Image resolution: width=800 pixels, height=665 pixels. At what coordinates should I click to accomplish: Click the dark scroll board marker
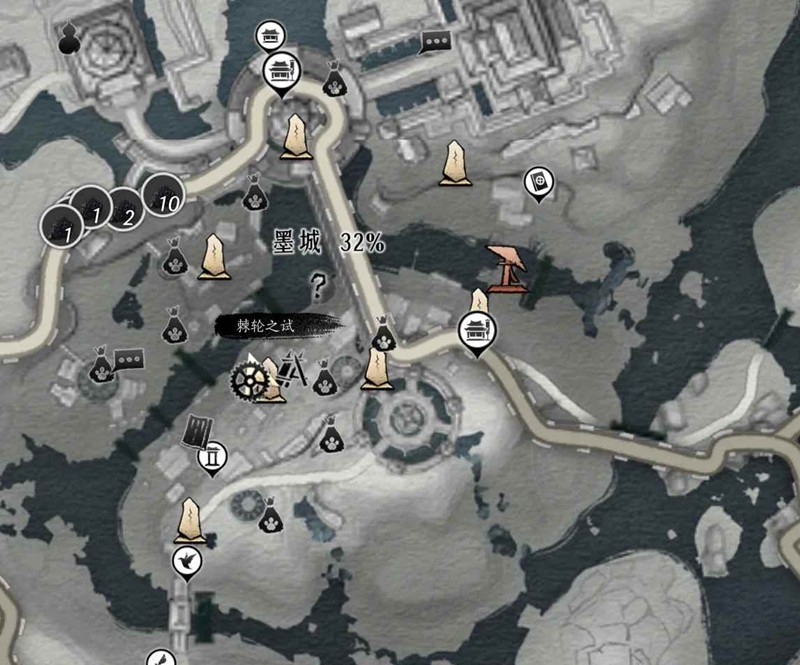(x=196, y=431)
